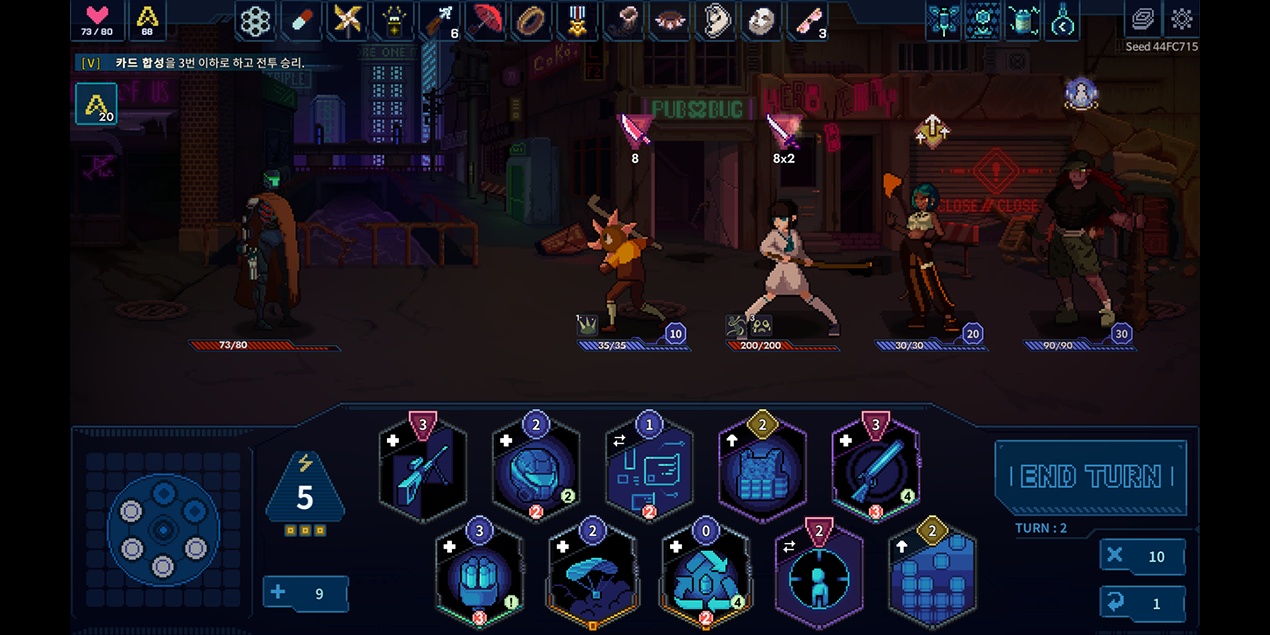The width and height of the screenshot is (1270, 635).
Task: Open the return counter showing 1
Action: (1142, 604)
